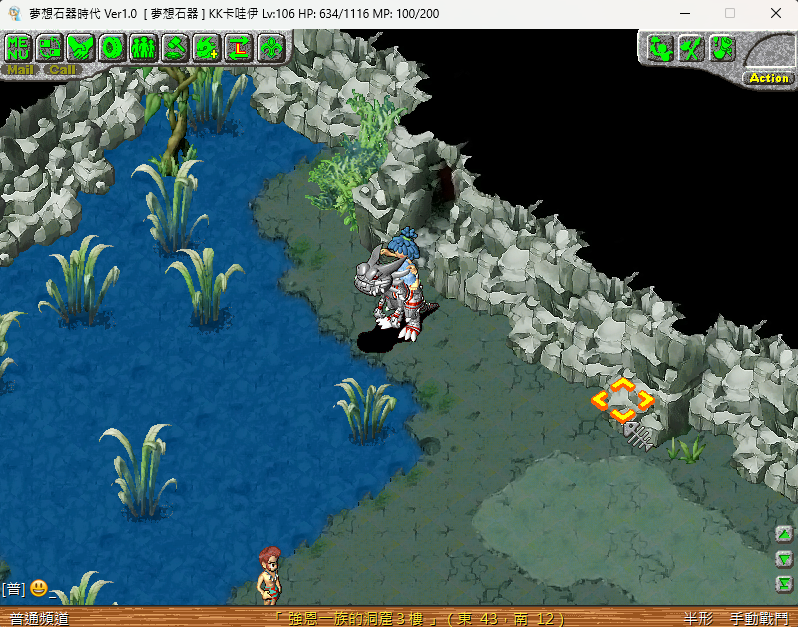798x627 pixels.
Task: Open the handshake trade icon
Action: point(81,47)
